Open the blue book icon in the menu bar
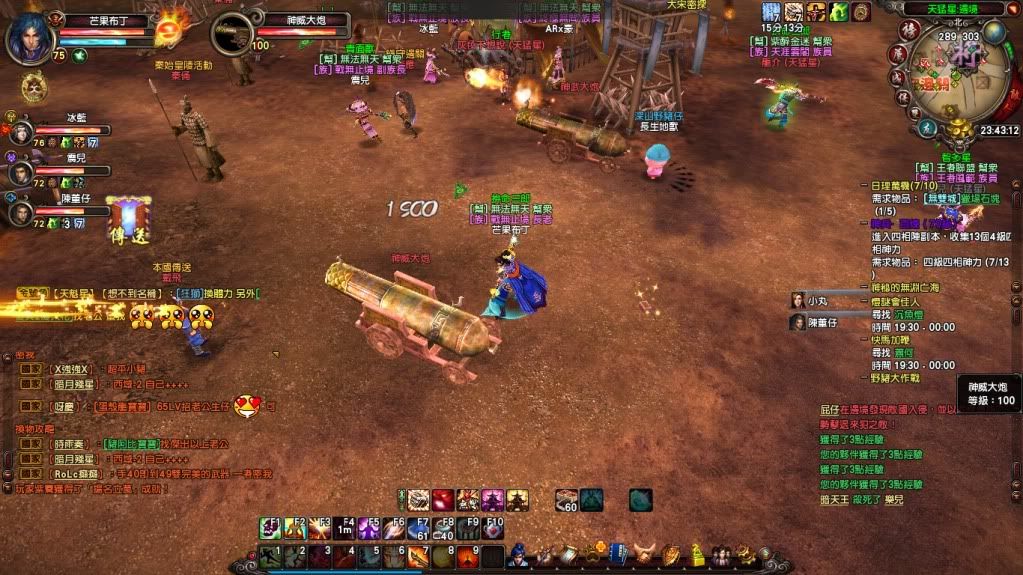Image resolution: width=1023 pixels, height=575 pixels. pyautogui.click(x=619, y=555)
